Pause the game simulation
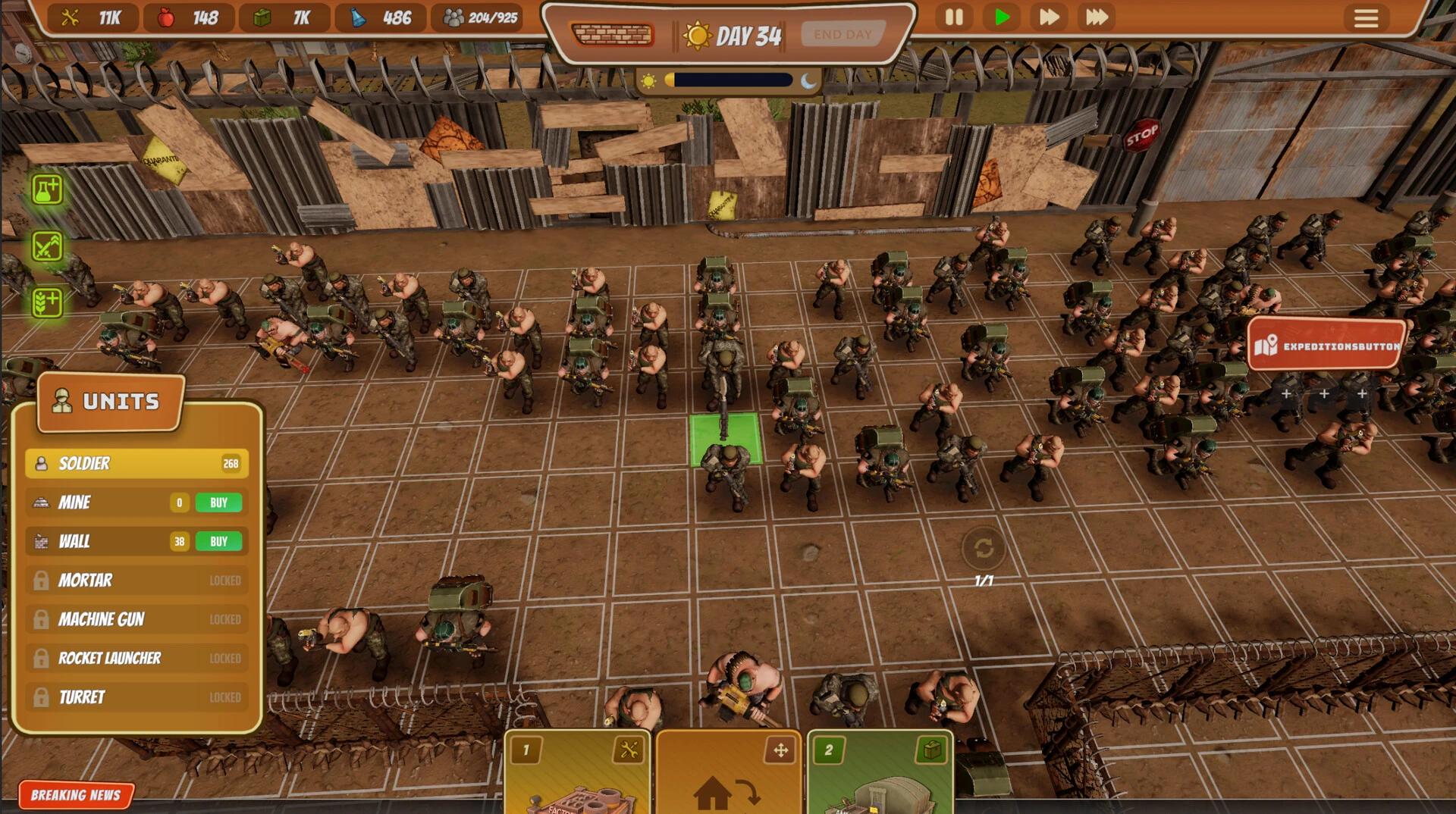The width and height of the screenshot is (1456, 814). (x=954, y=17)
